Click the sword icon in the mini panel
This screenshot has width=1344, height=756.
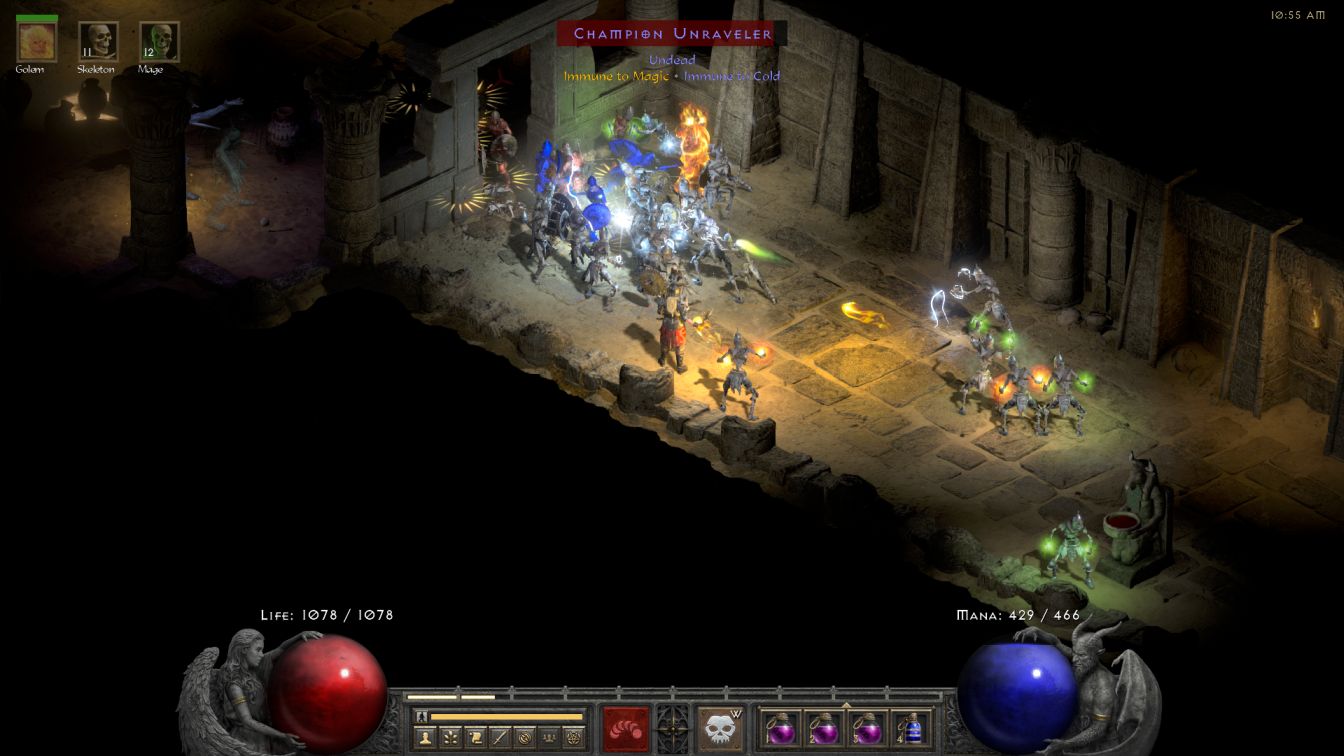pyautogui.click(x=500, y=739)
